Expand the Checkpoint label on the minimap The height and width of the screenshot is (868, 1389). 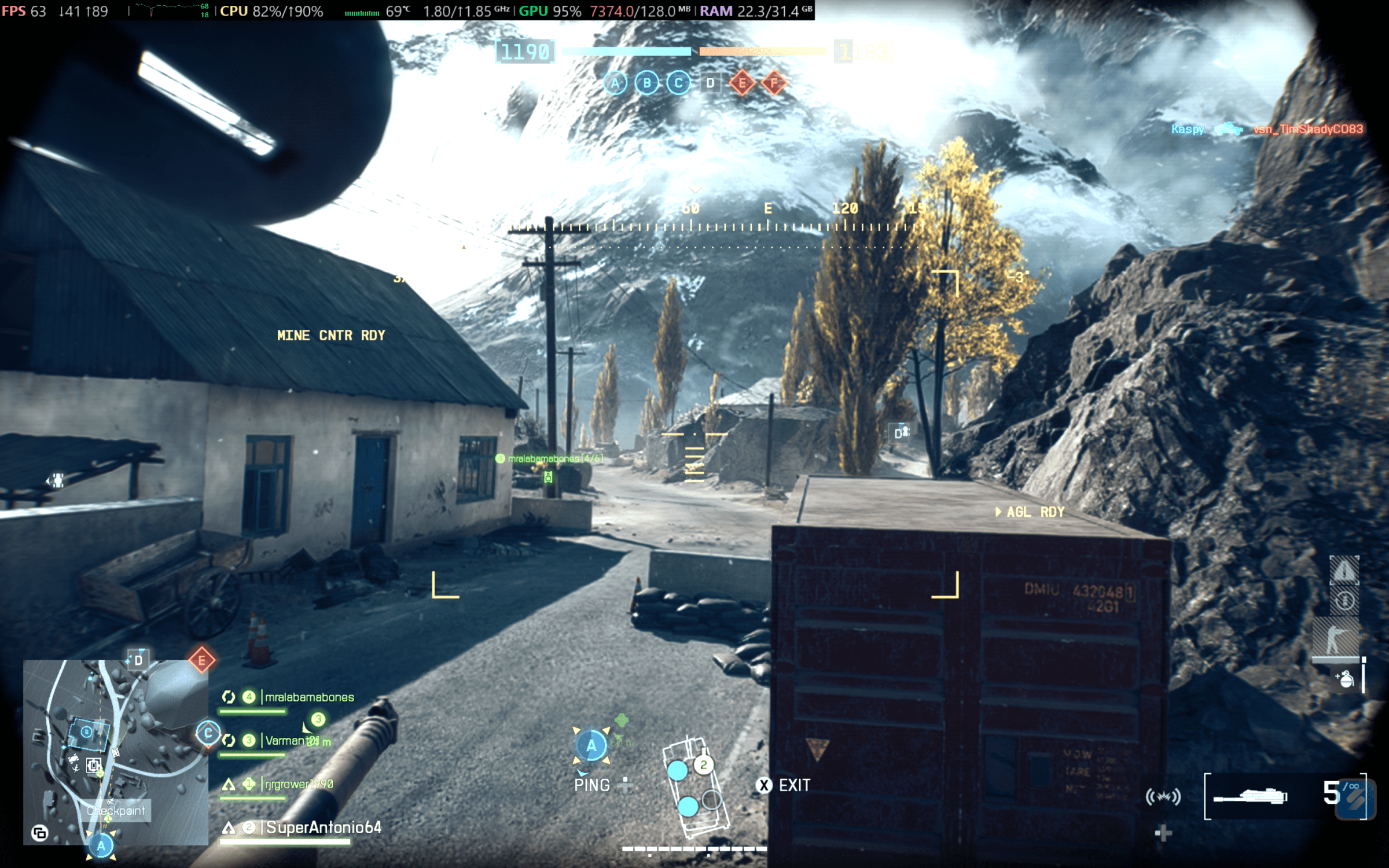pos(116,810)
